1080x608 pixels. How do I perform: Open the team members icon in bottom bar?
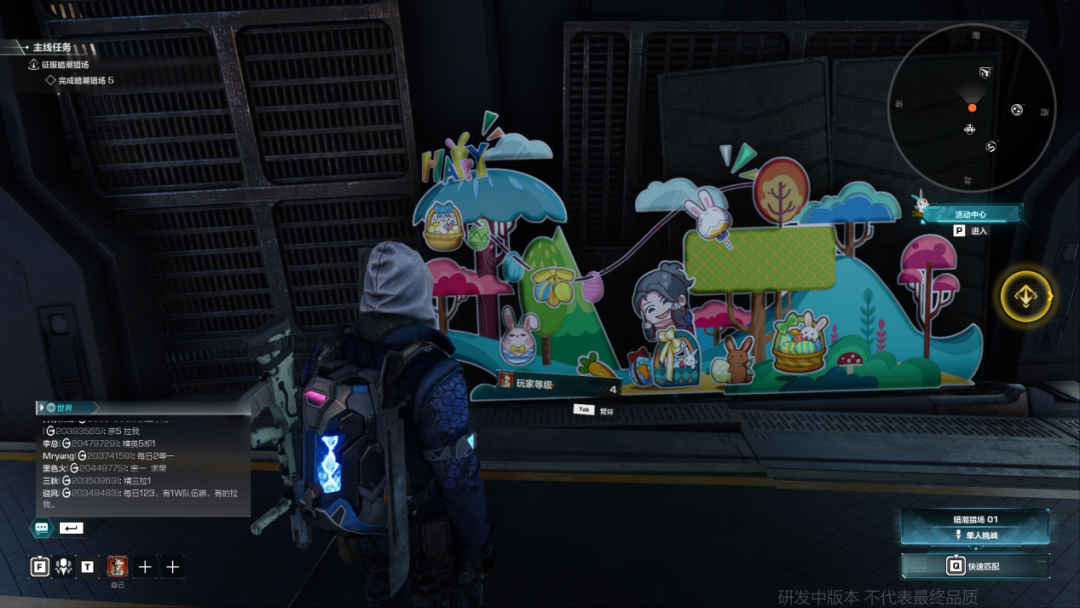(x=64, y=567)
